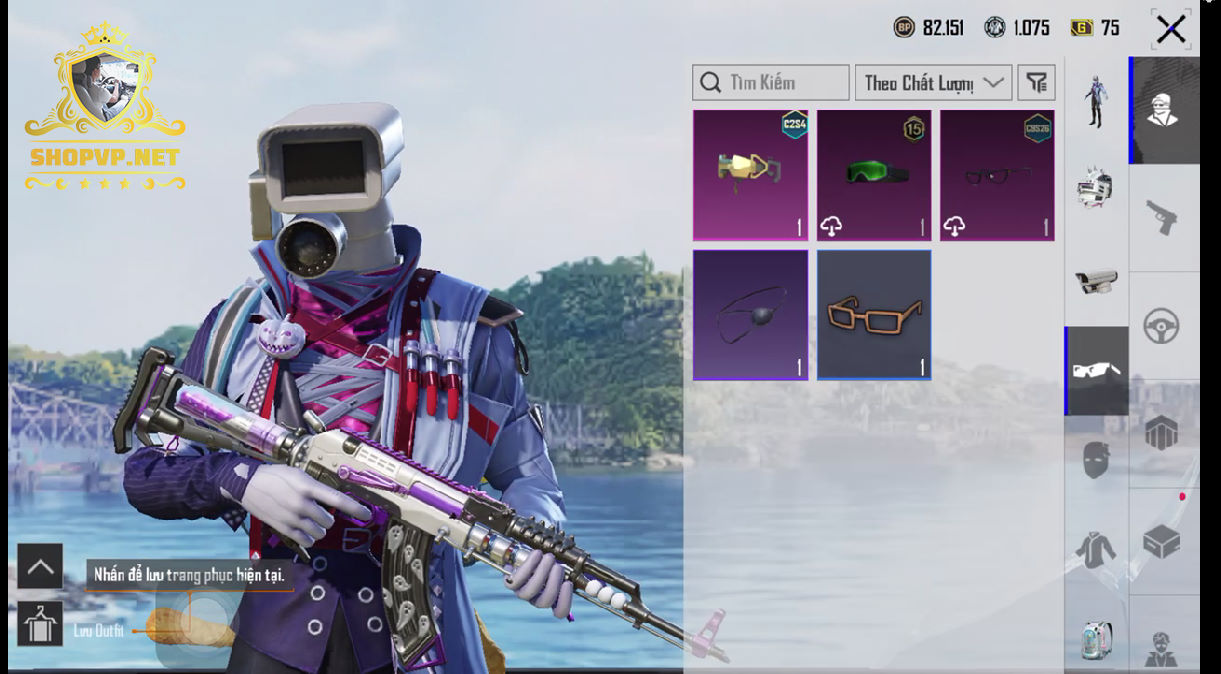
Task: Close the inventory with the X button
Action: (x=1170, y=29)
